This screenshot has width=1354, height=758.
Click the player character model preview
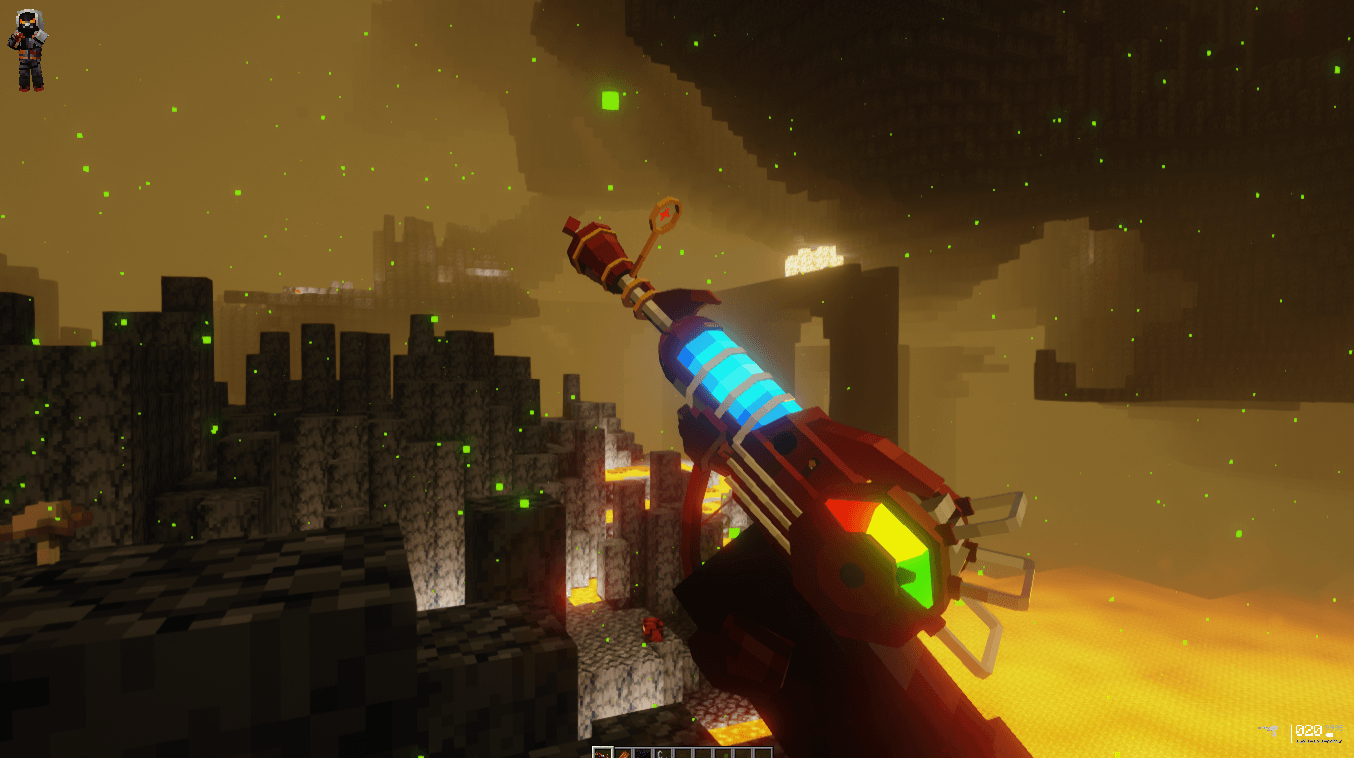[x=27, y=50]
